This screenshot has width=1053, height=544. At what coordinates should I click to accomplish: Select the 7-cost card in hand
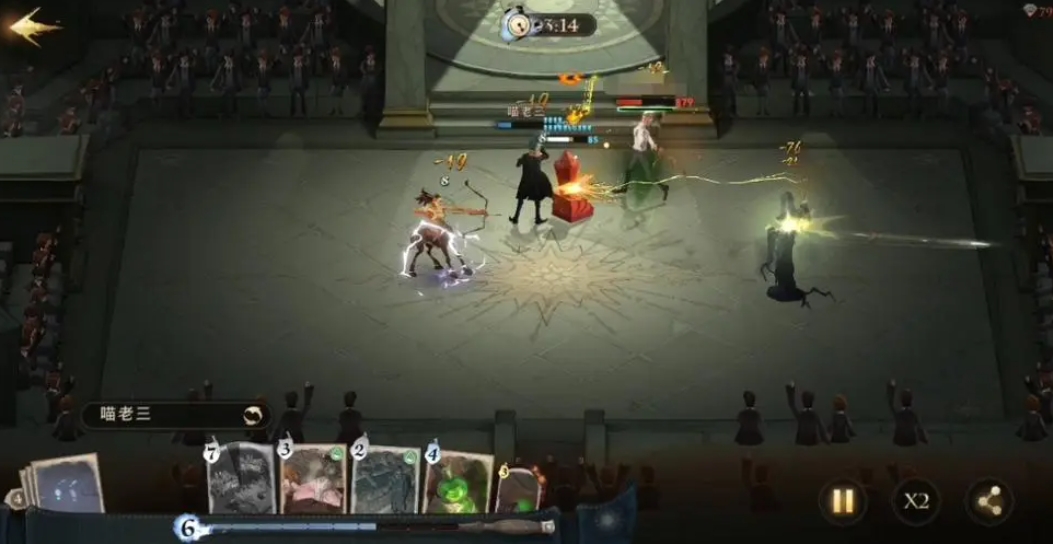tap(241, 480)
